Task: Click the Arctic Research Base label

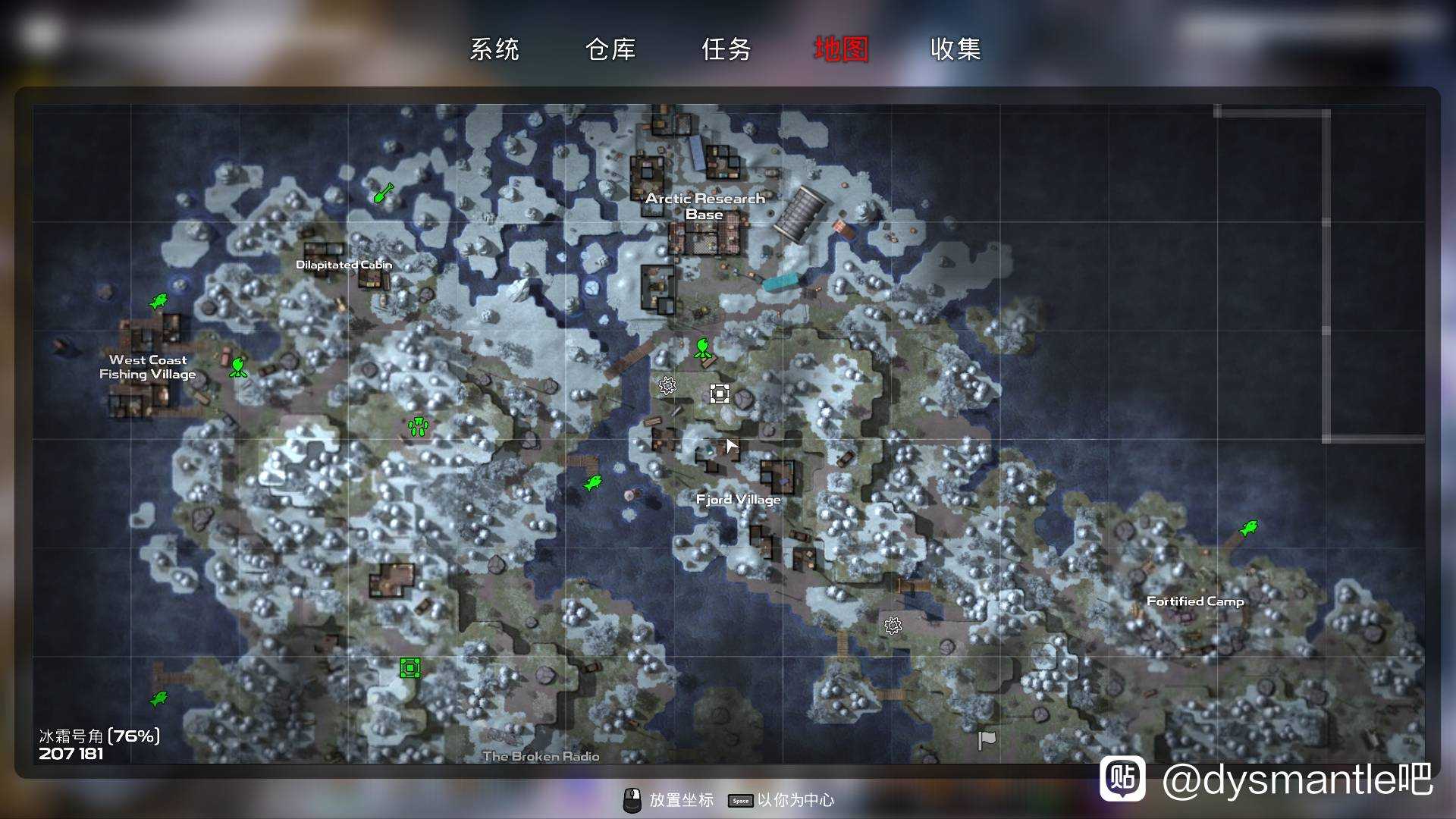Action: pos(704,206)
